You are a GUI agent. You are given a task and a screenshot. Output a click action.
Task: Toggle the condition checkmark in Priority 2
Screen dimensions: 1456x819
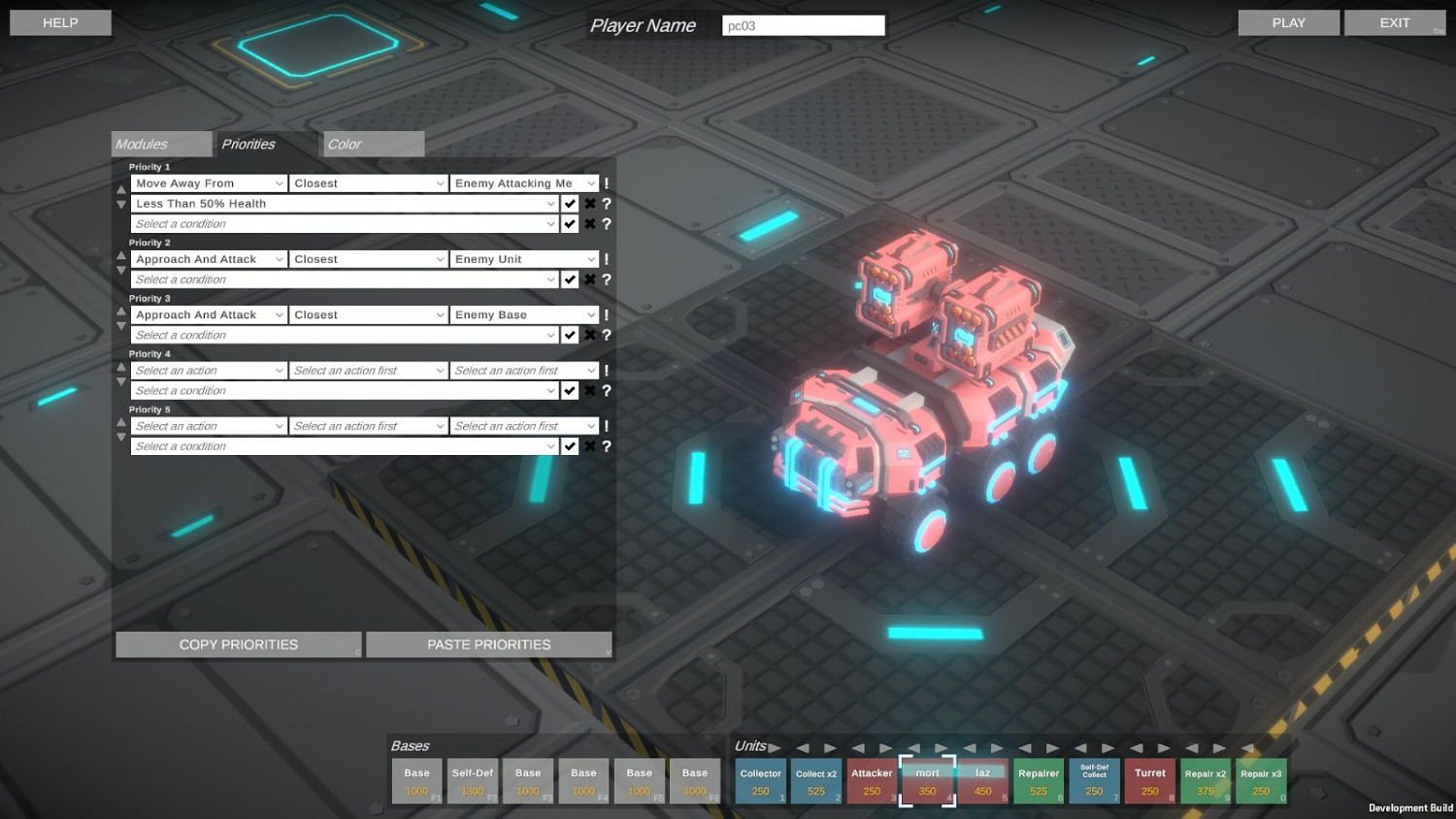571,279
